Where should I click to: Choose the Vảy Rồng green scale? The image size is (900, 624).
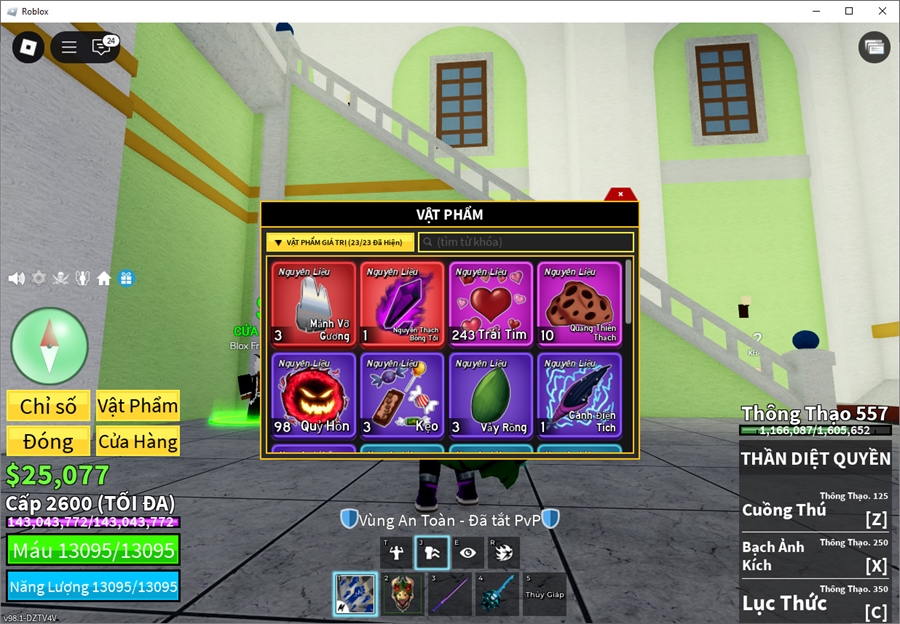point(491,395)
